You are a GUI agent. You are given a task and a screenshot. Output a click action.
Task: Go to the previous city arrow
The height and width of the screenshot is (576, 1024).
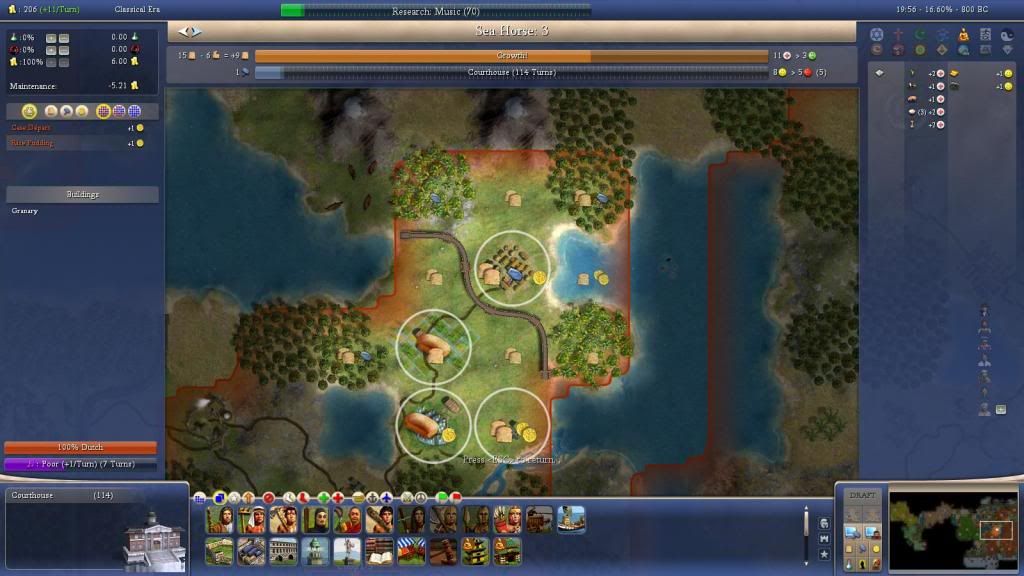click(182, 32)
